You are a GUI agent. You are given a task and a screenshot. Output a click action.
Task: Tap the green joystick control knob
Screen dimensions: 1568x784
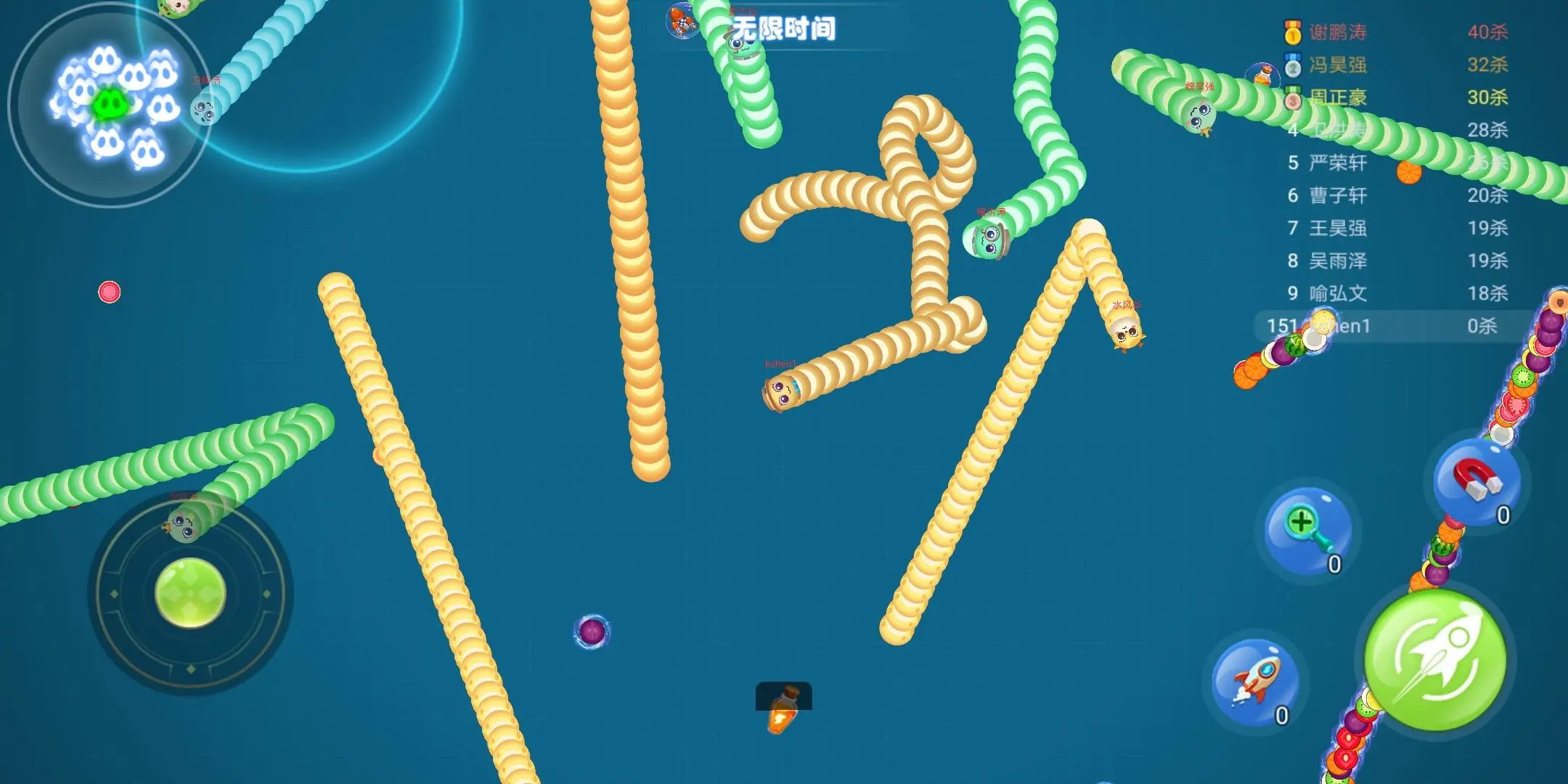tap(189, 593)
